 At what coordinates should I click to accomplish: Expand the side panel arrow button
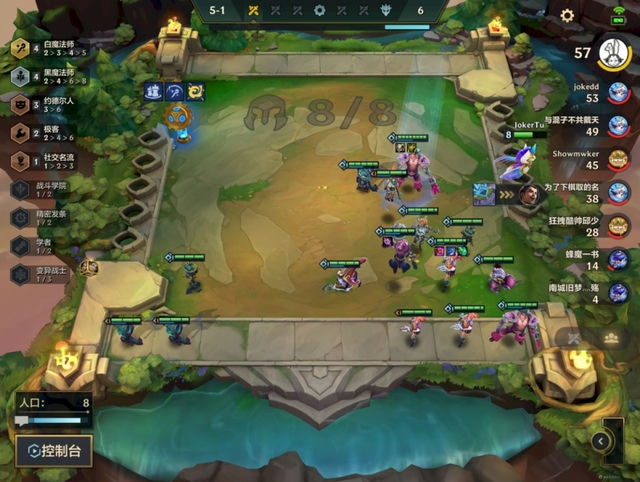click(601, 441)
